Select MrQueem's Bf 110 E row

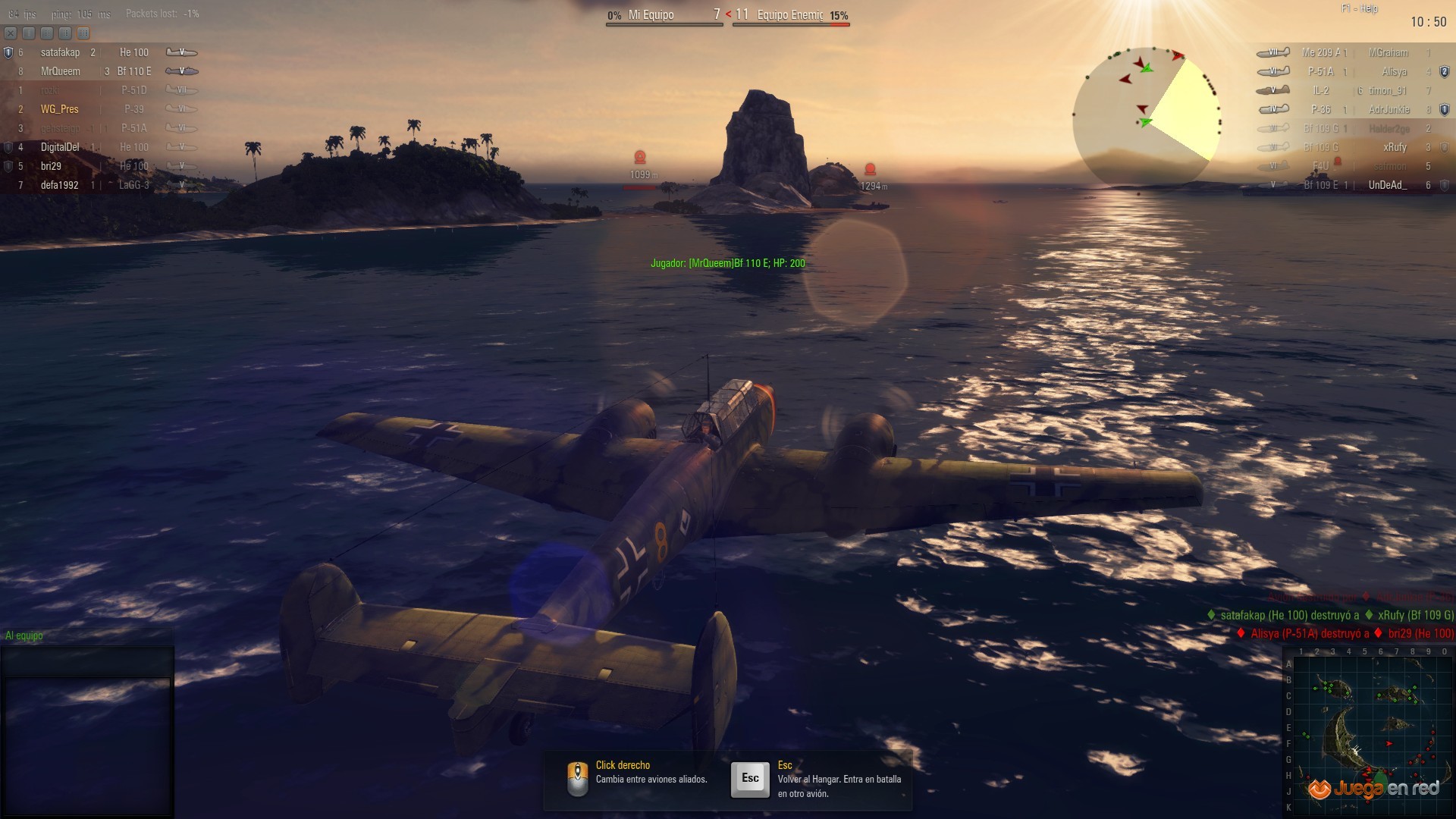pyautogui.click(x=99, y=71)
